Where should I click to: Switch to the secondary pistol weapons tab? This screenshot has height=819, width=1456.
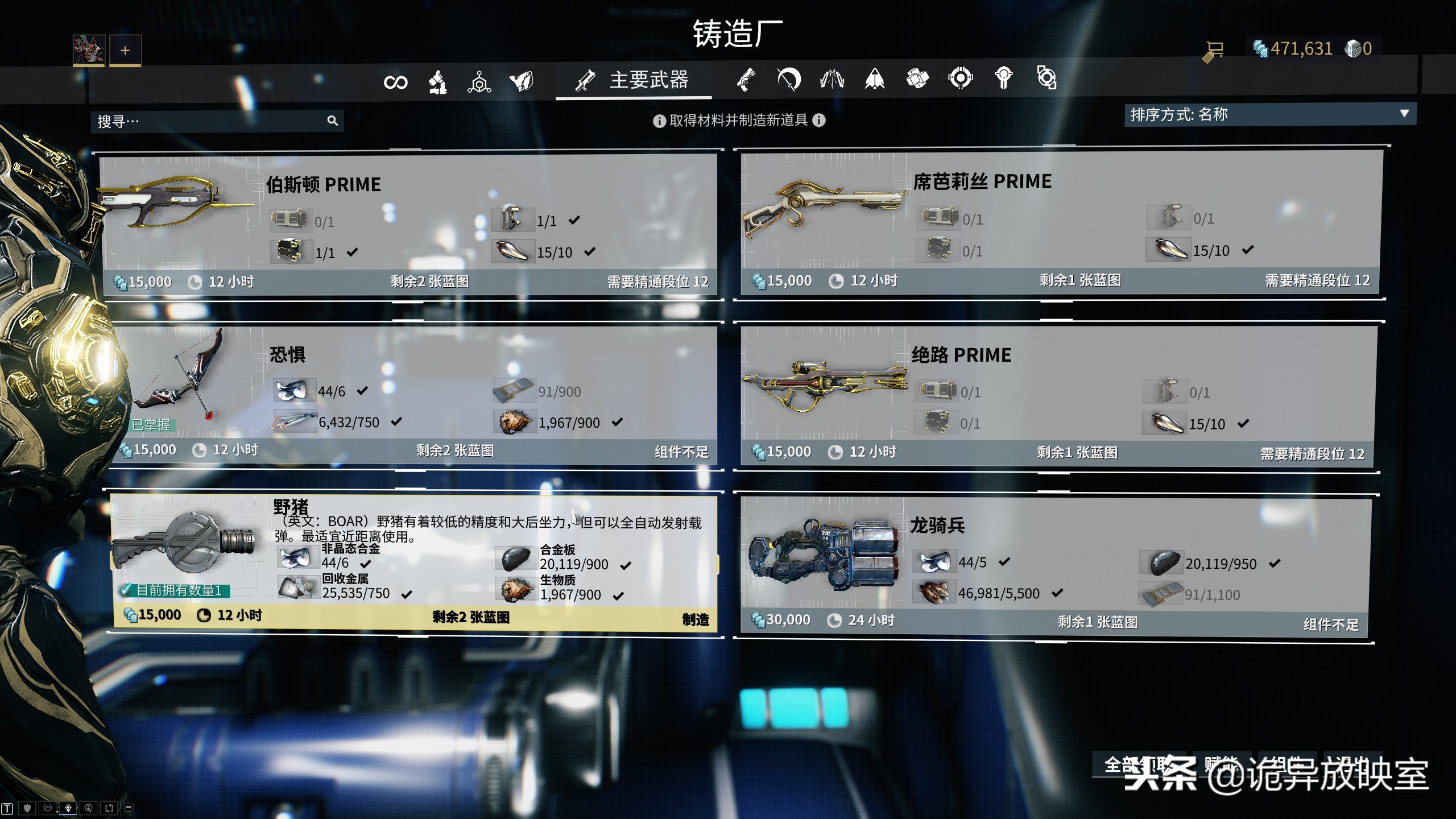pyautogui.click(x=746, y=80)
